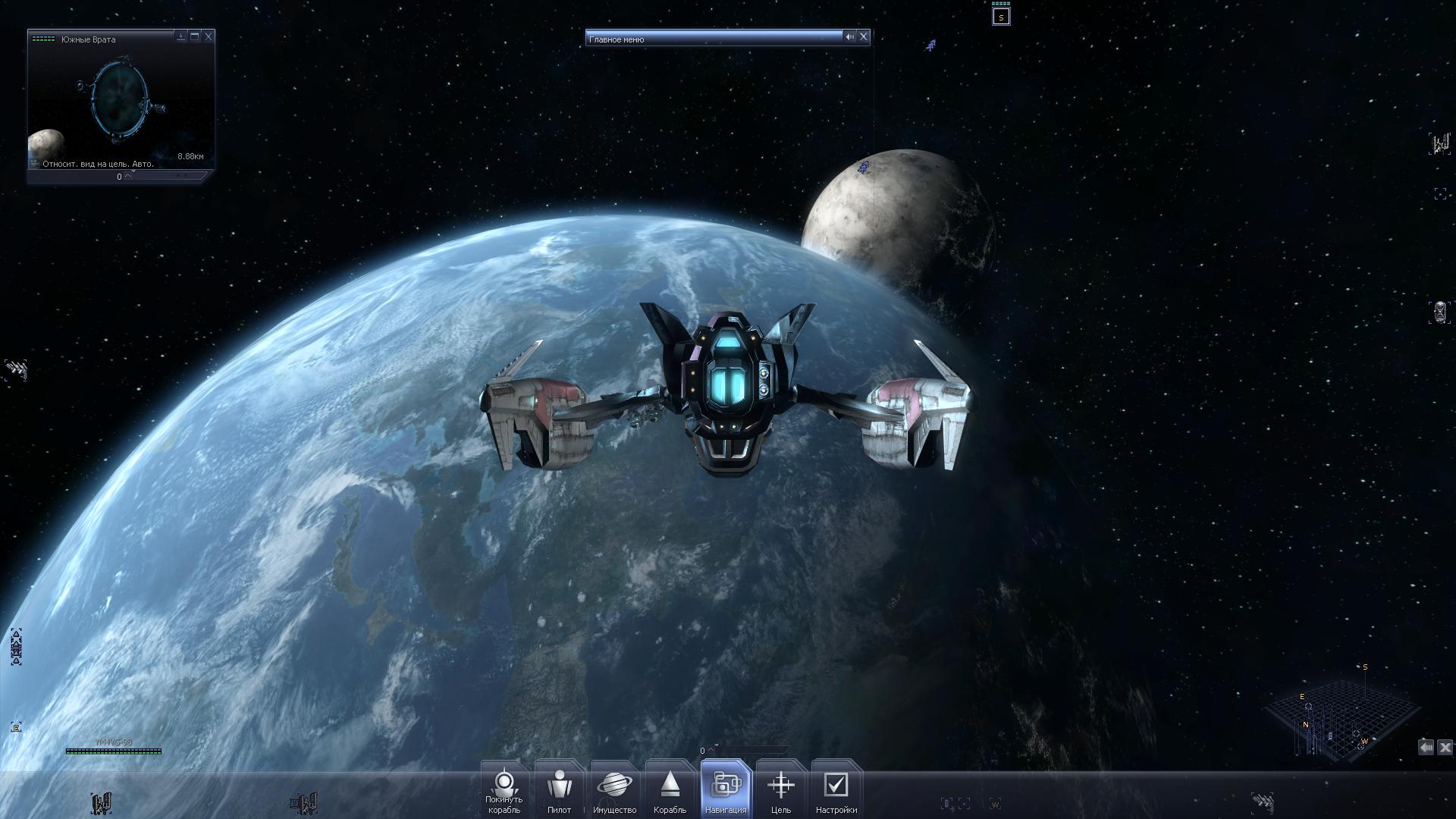The image size is (1456, 819).
Task: Click the arrow button beside the radar's X button
Action: (1426, 748)
